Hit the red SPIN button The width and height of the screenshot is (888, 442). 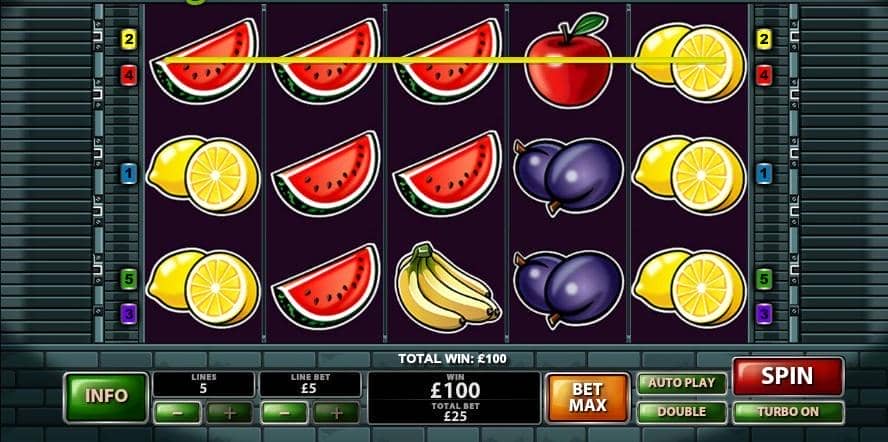787,377
